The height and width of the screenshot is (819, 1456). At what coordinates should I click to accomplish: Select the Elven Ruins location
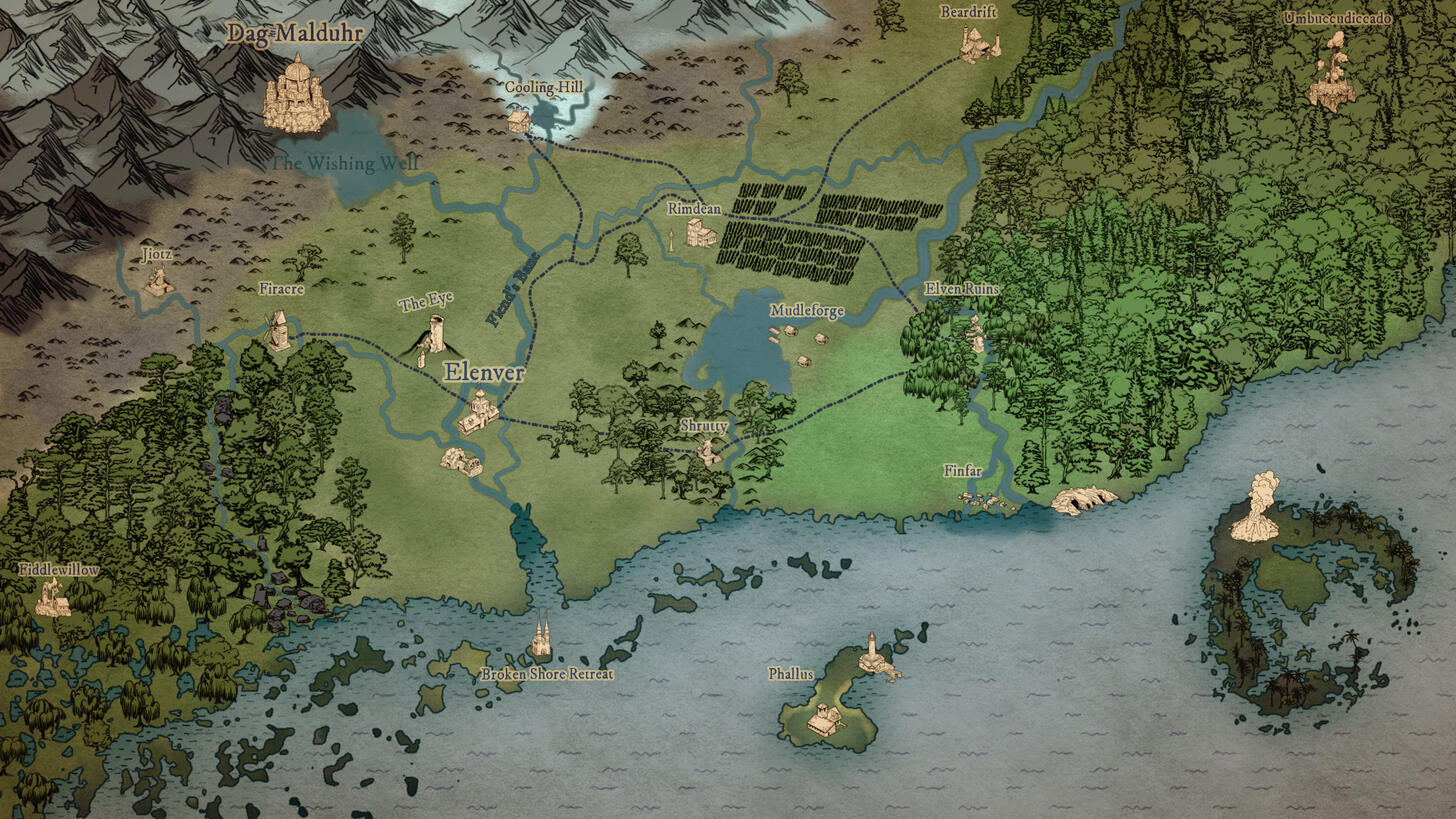tap(975, 333)
